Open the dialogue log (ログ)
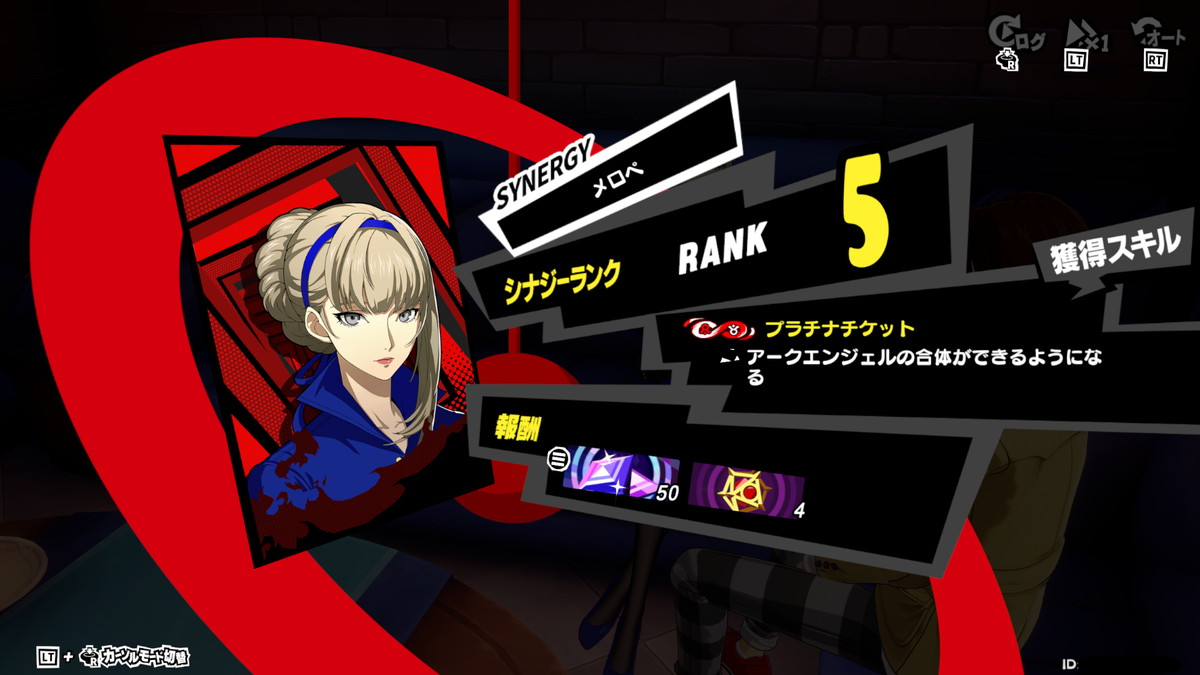This screenshot has width=1200, height=675. coord(1017,37)
